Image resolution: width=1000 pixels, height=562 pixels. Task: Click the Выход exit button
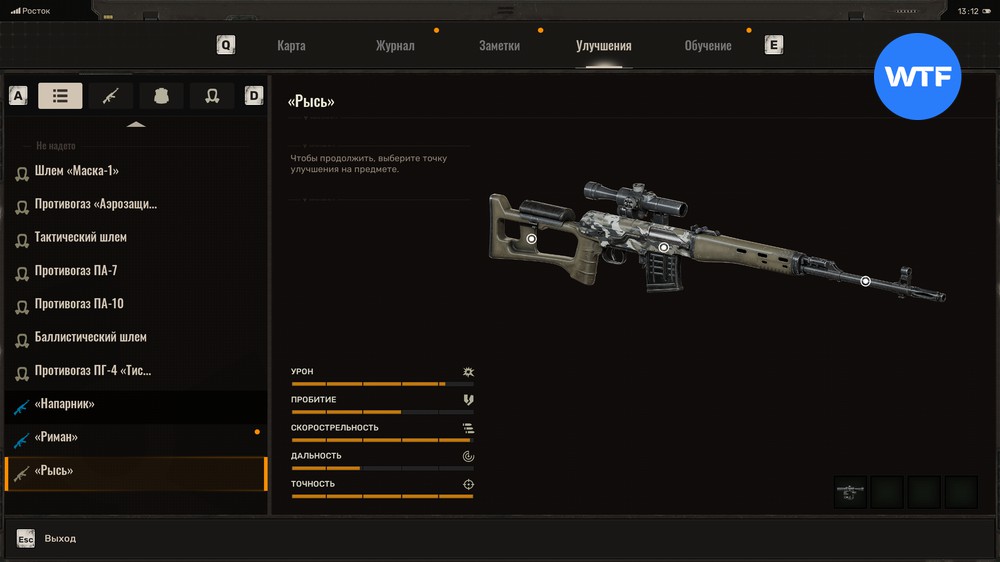tap(59, 538)
